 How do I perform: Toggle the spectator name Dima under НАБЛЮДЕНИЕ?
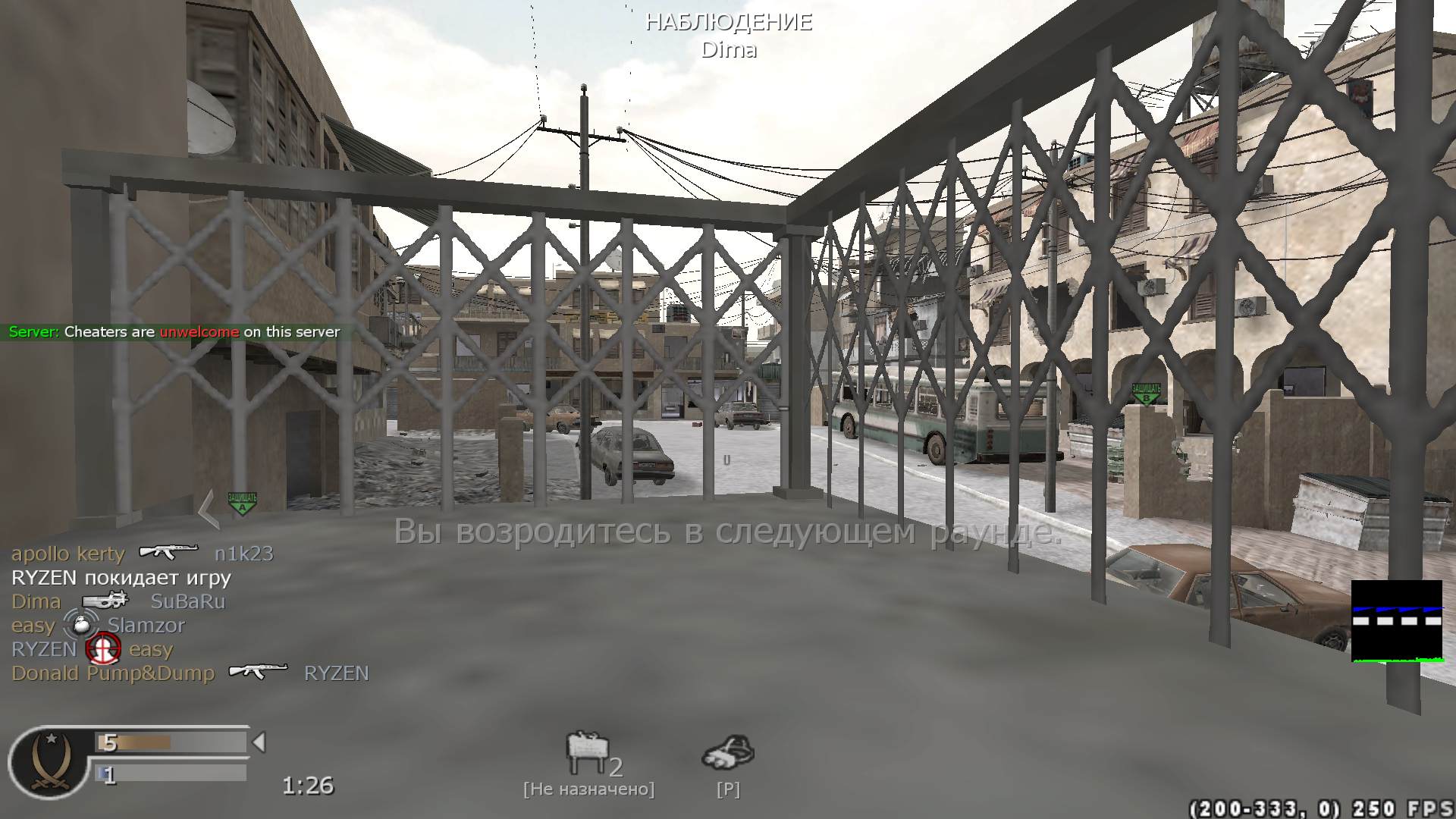(730, 50)
